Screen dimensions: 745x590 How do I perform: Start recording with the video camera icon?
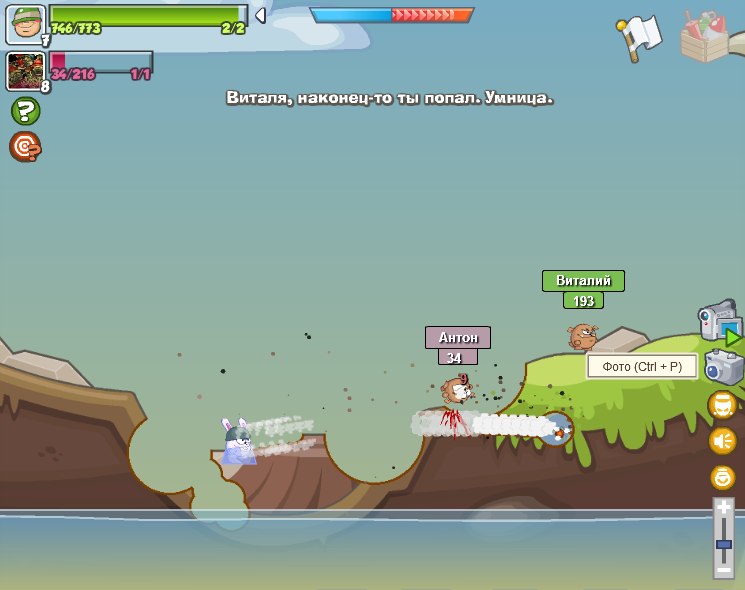(x=718, y=322)
